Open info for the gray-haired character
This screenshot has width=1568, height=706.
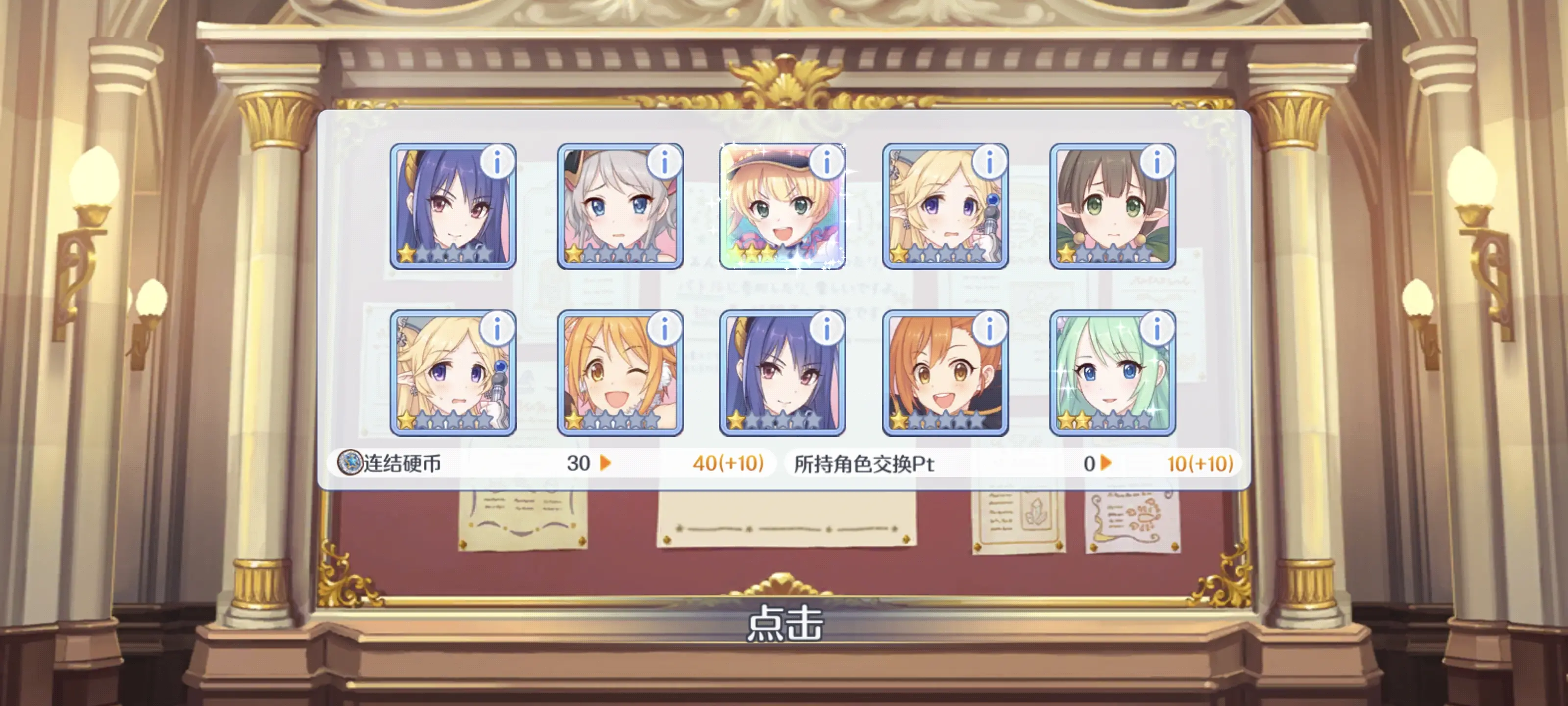tap(664, 163)
